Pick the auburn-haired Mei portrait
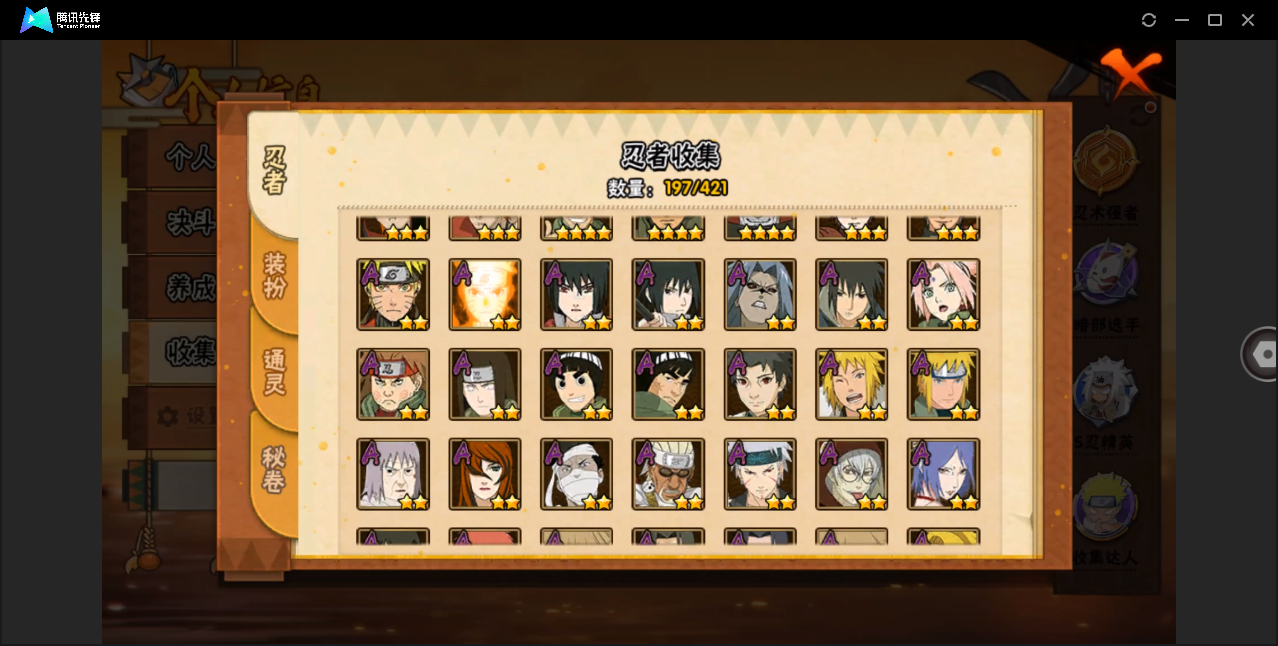 pos(485,475)
